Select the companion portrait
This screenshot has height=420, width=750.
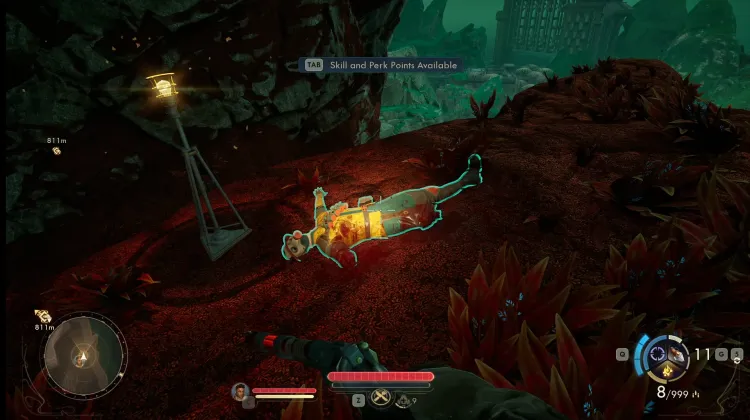point(239,391)
